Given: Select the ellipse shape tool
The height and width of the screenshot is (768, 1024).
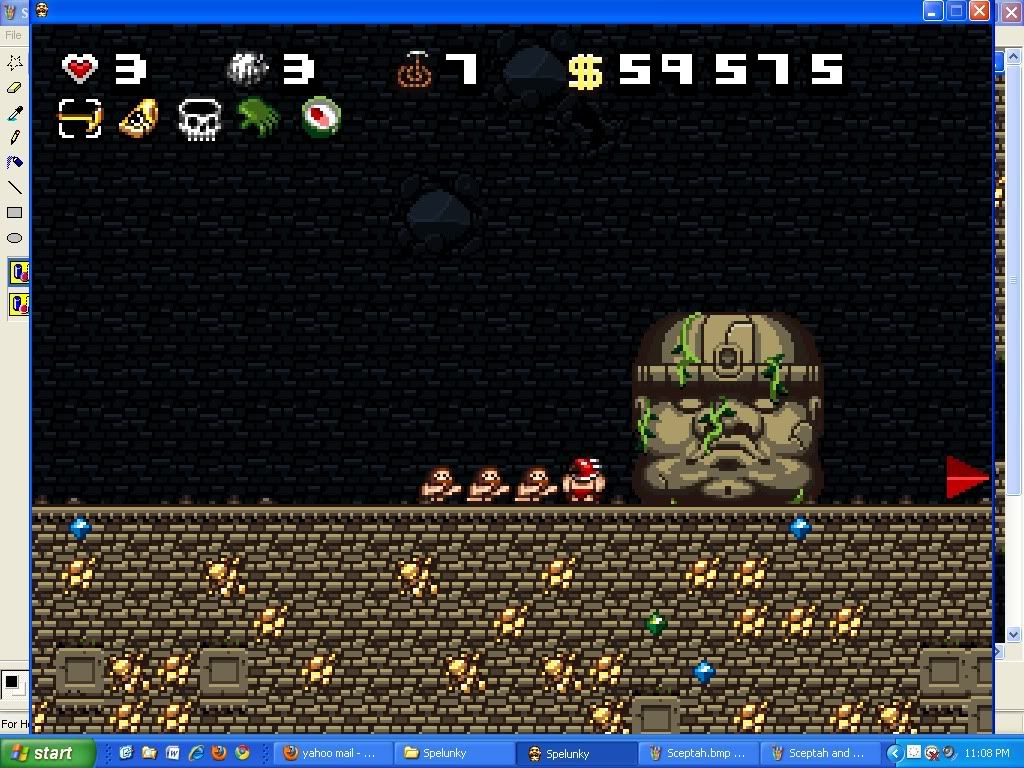Looking at the screenshot, I should 14,238.
